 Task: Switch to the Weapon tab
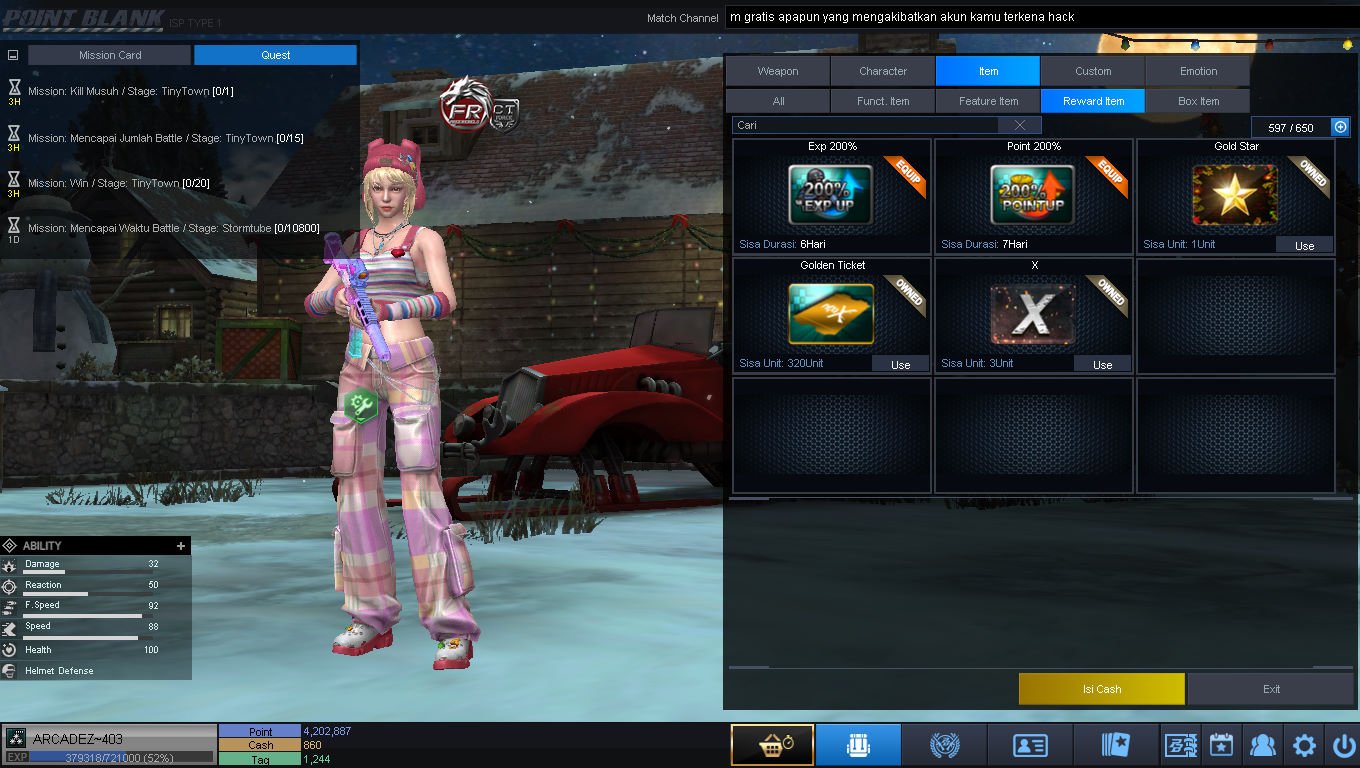point(777,71)
